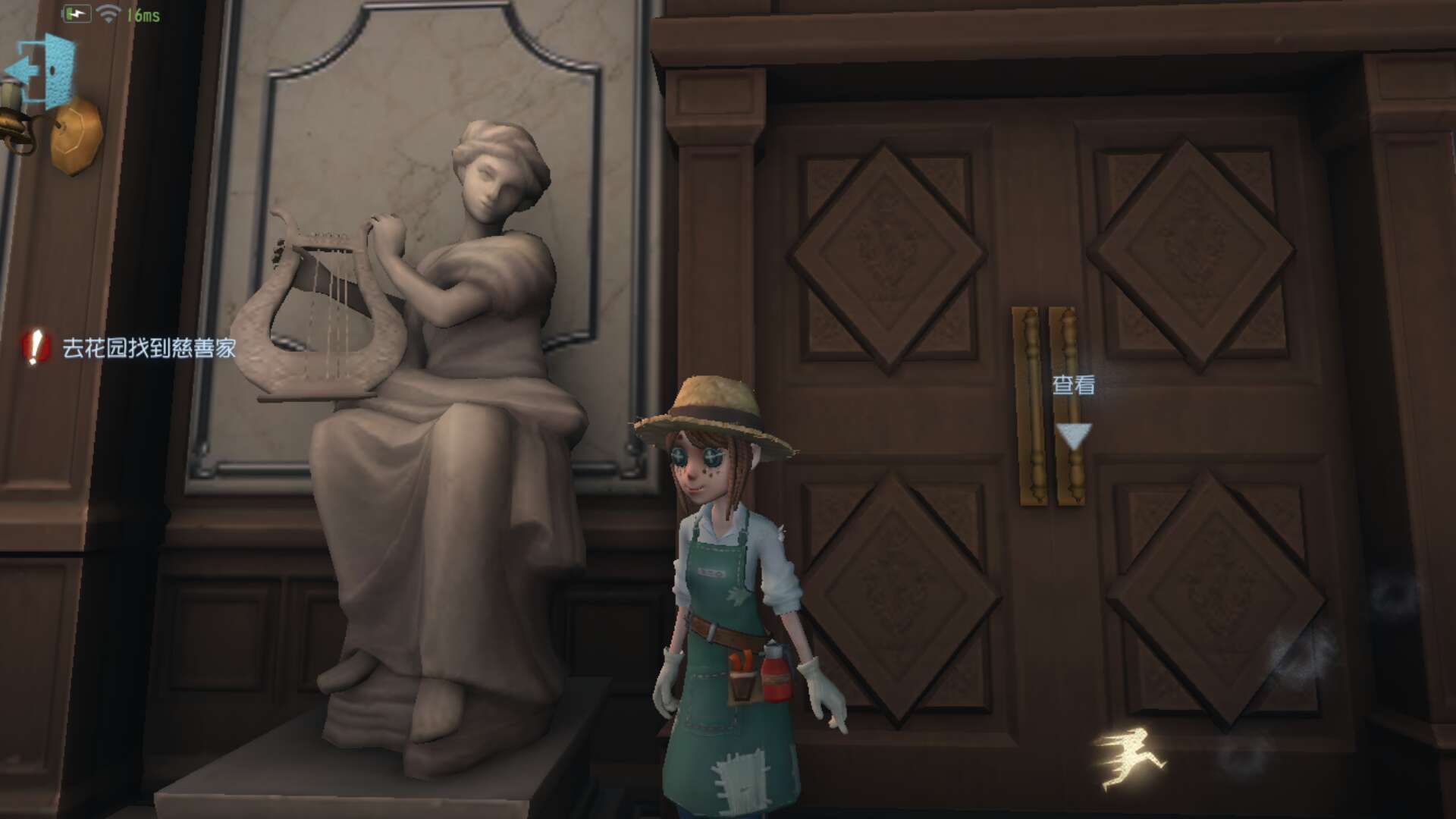Viewport: 1456px width, 819px height.
Task: Open the garden philanthropist objective tracker
Action: pos(130,348)
